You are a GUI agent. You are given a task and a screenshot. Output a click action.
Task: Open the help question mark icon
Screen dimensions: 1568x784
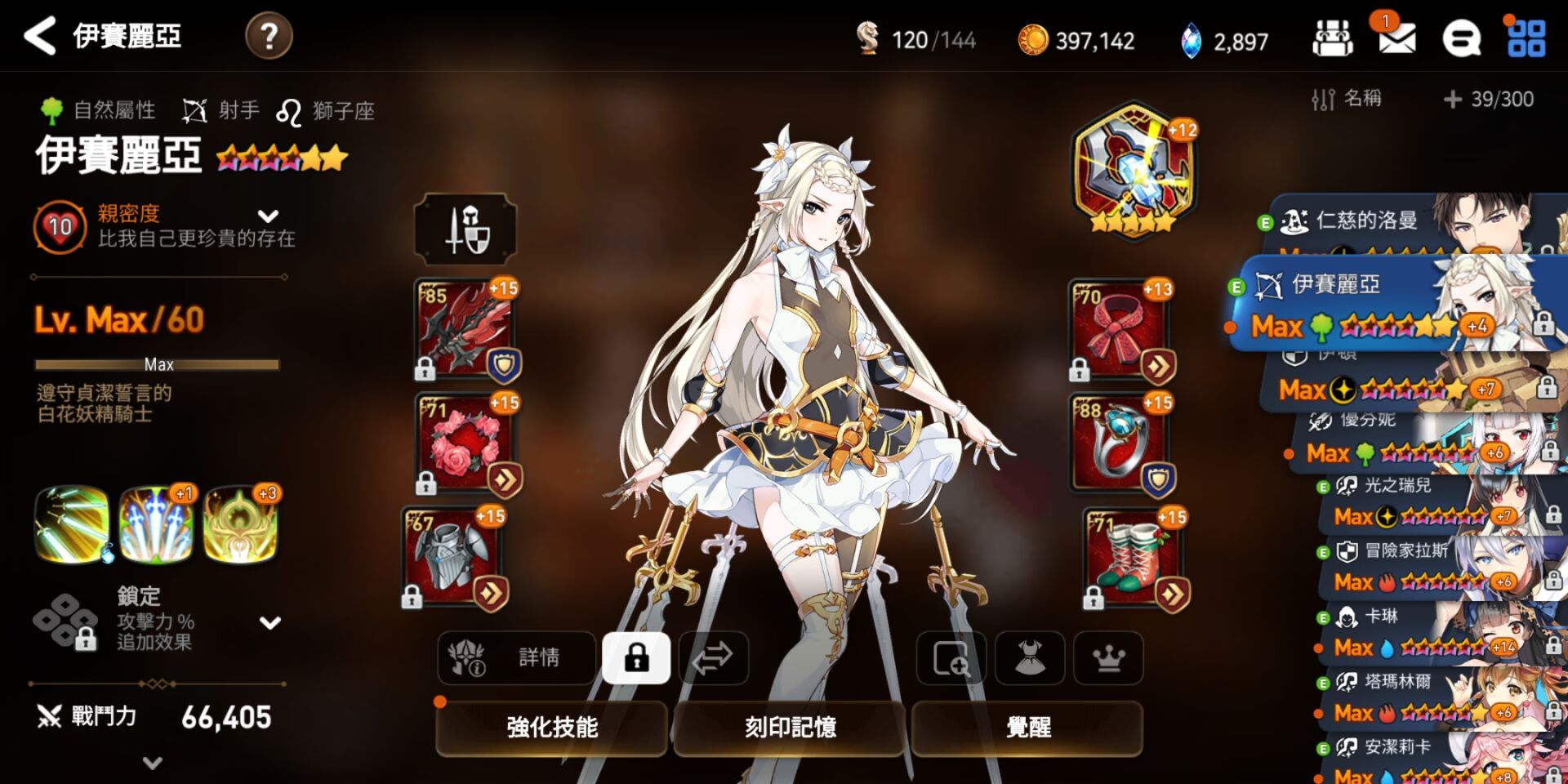coord(269,36)
